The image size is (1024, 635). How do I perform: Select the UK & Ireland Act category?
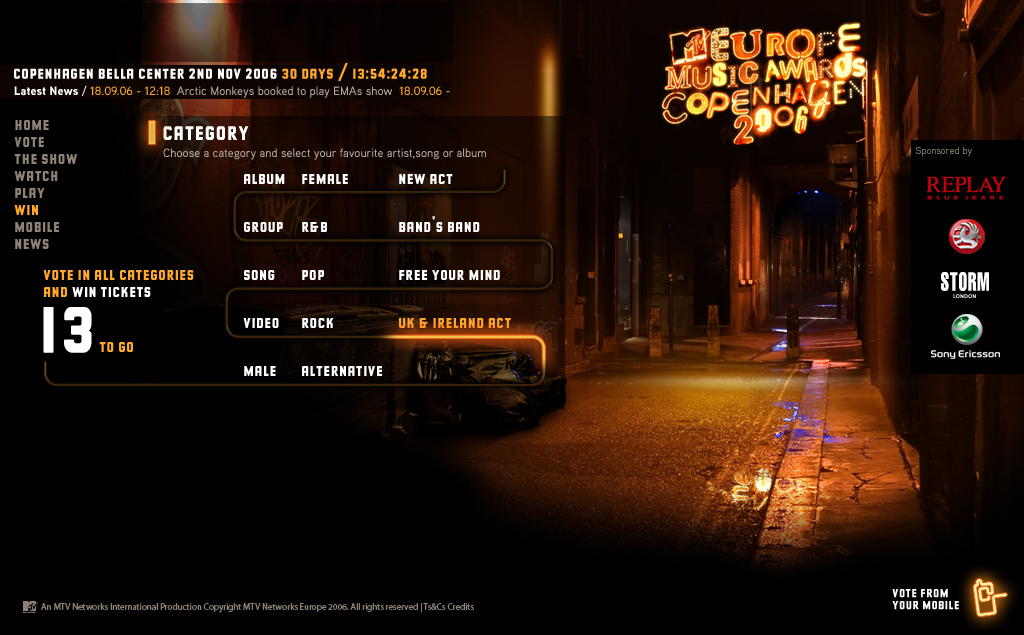point(454,324)
